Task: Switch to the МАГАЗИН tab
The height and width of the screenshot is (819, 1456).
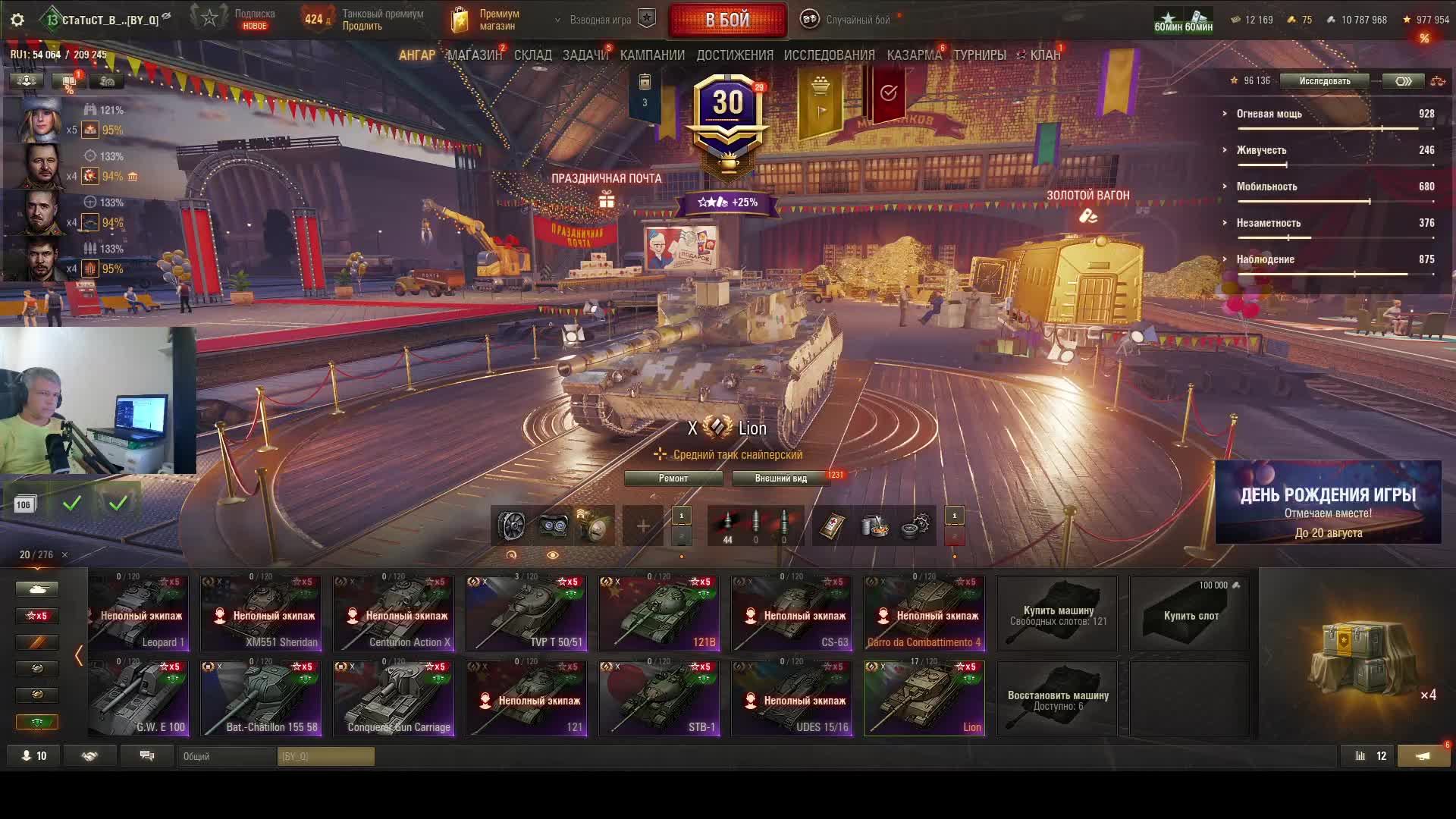Action: 474,55
